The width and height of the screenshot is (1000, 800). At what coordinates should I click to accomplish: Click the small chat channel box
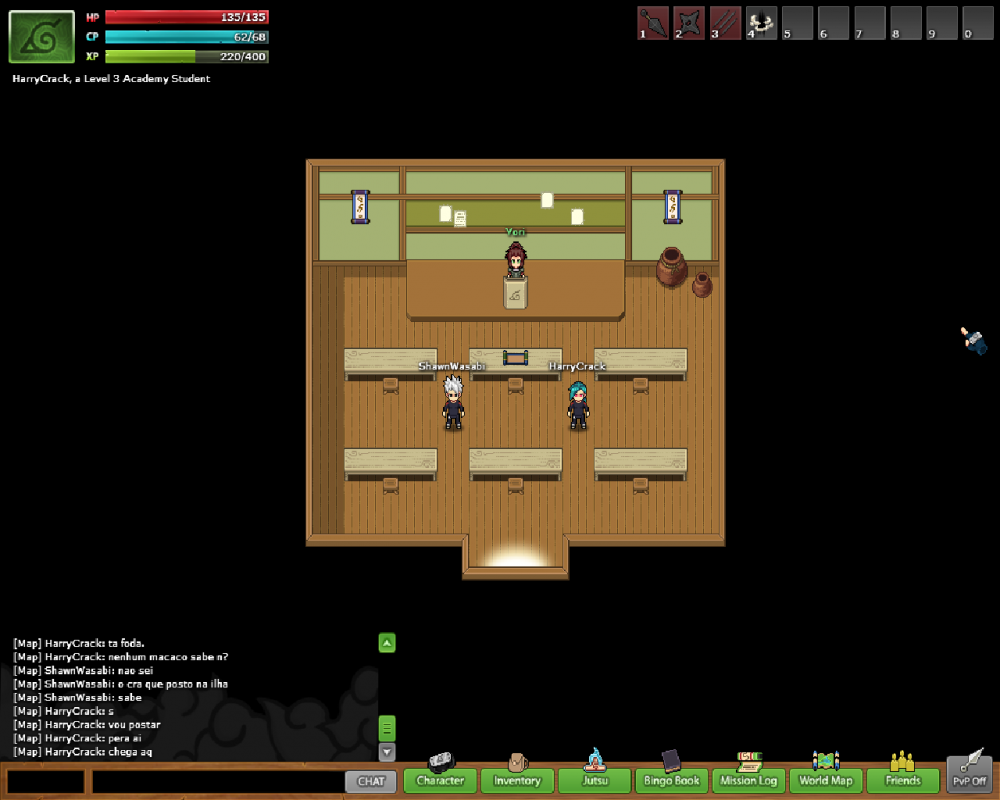point(45,781)
